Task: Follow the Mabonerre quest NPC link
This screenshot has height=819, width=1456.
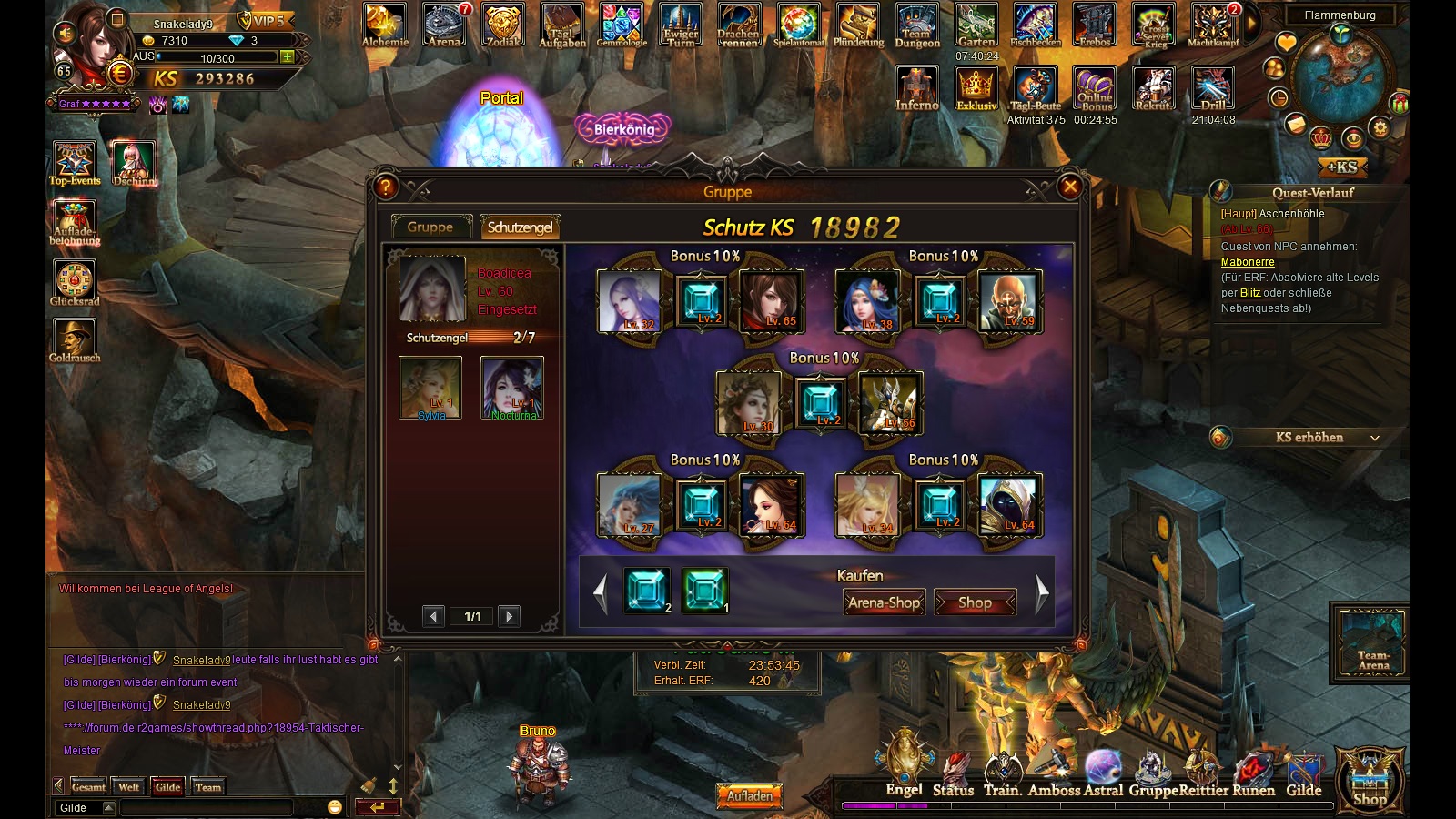Action: (1248, 262)
